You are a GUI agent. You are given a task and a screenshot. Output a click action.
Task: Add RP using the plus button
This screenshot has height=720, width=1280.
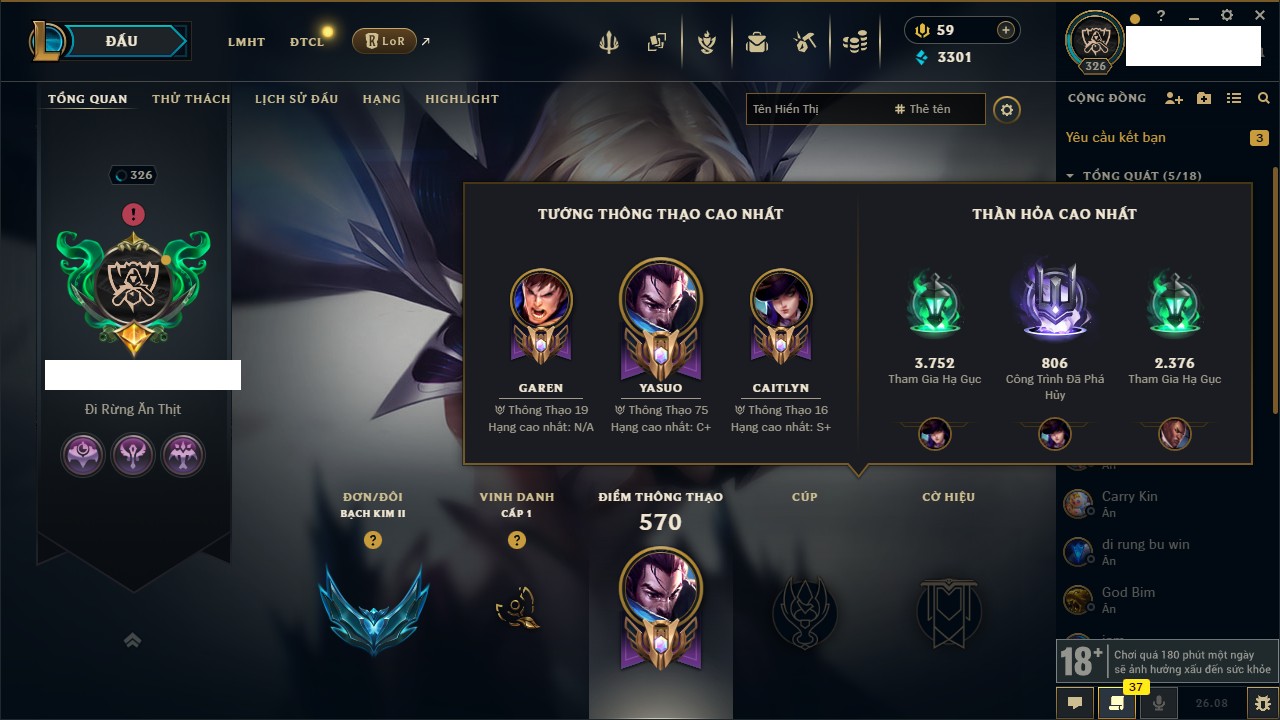[1005, 30]
